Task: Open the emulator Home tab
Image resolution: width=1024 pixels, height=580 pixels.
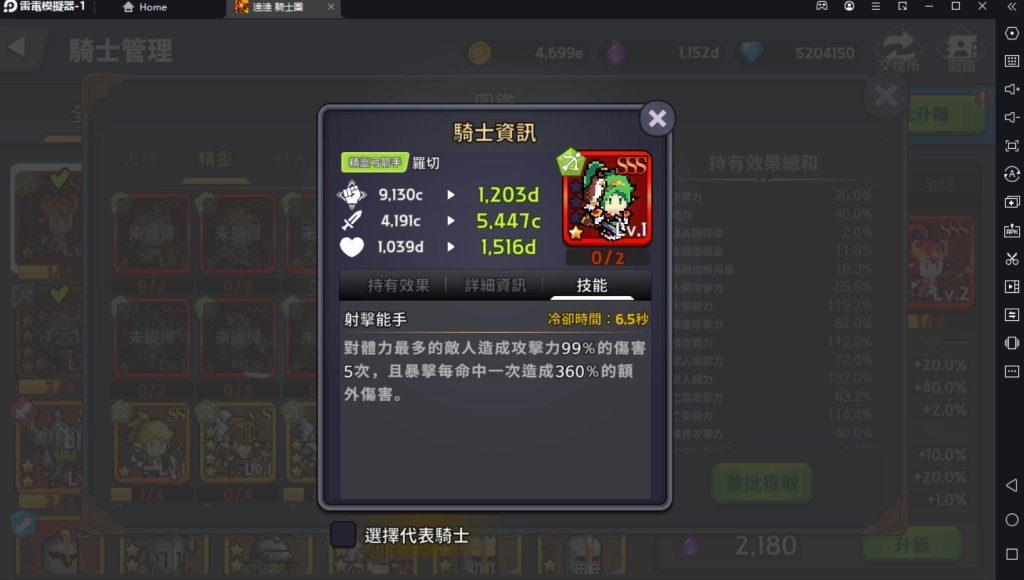Action: click(x=145, y=7)
